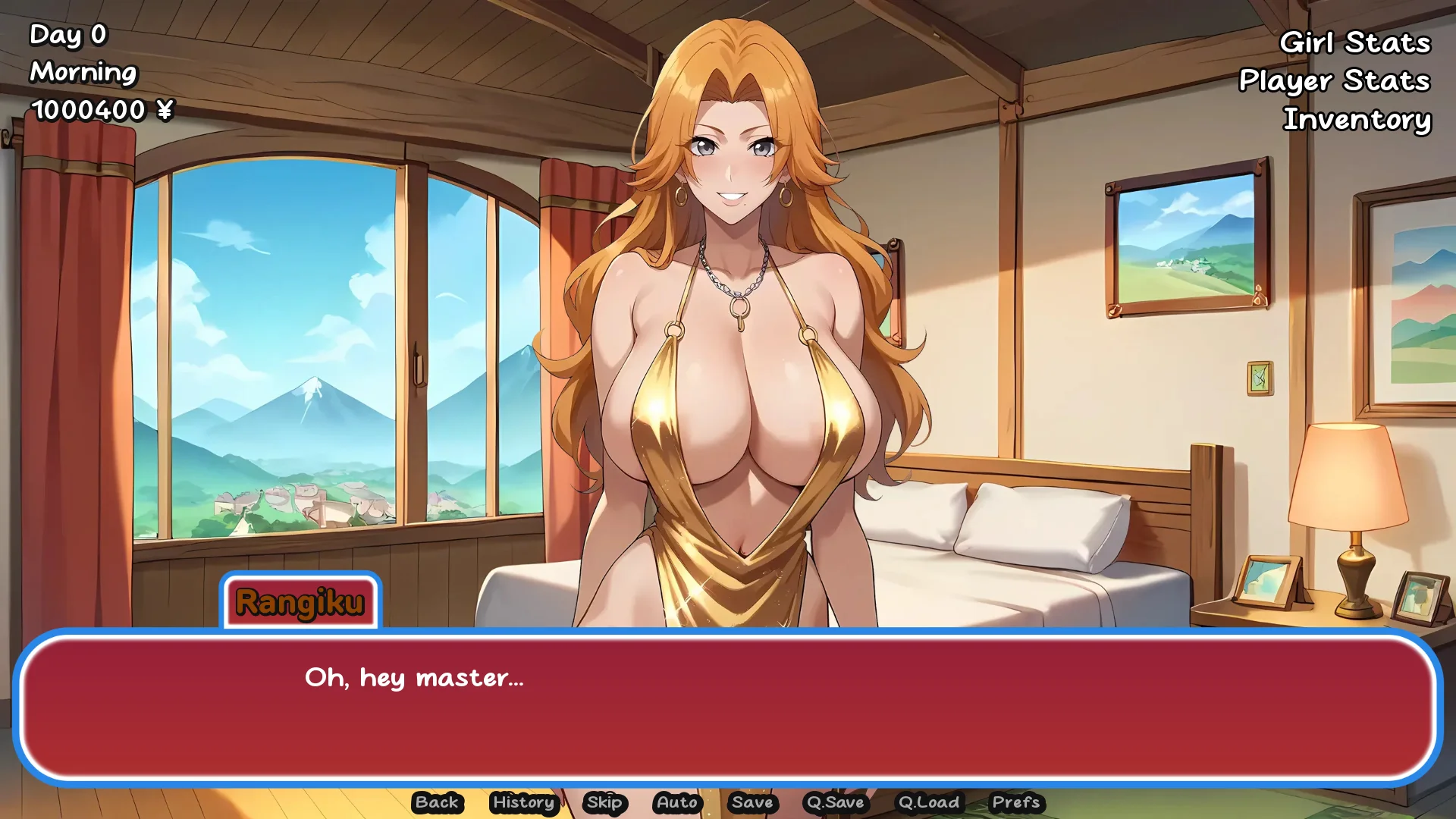Viewport: 1456px width, 819px height.
Task: Show the dialogue History log
Action: (523, 802)
